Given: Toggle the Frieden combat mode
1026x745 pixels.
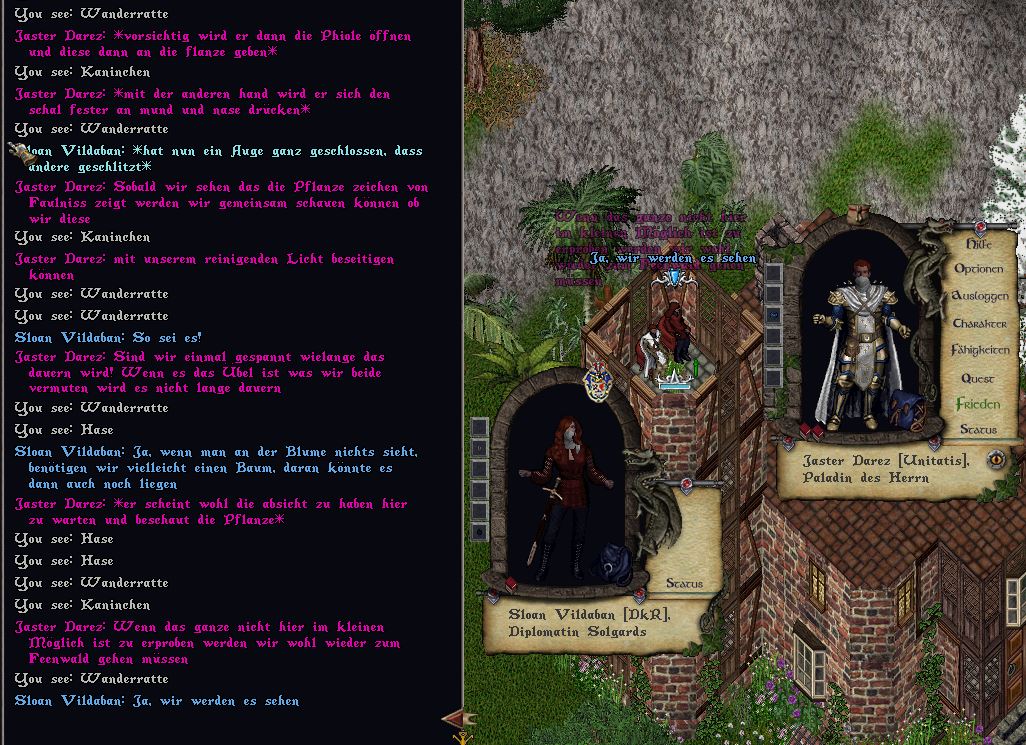Looking at the screenshot, I should coord(977,404).
